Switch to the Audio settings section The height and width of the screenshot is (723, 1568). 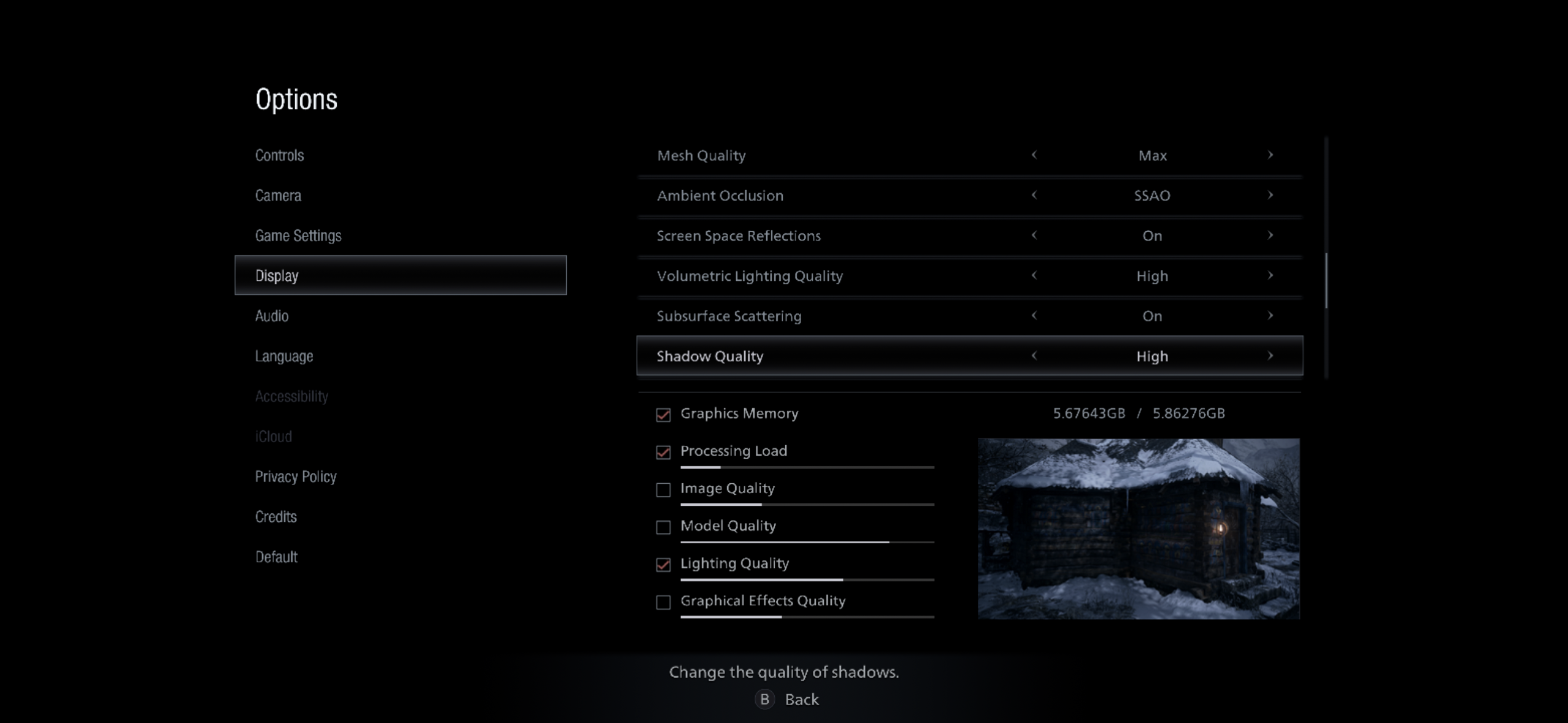[272, 315]
